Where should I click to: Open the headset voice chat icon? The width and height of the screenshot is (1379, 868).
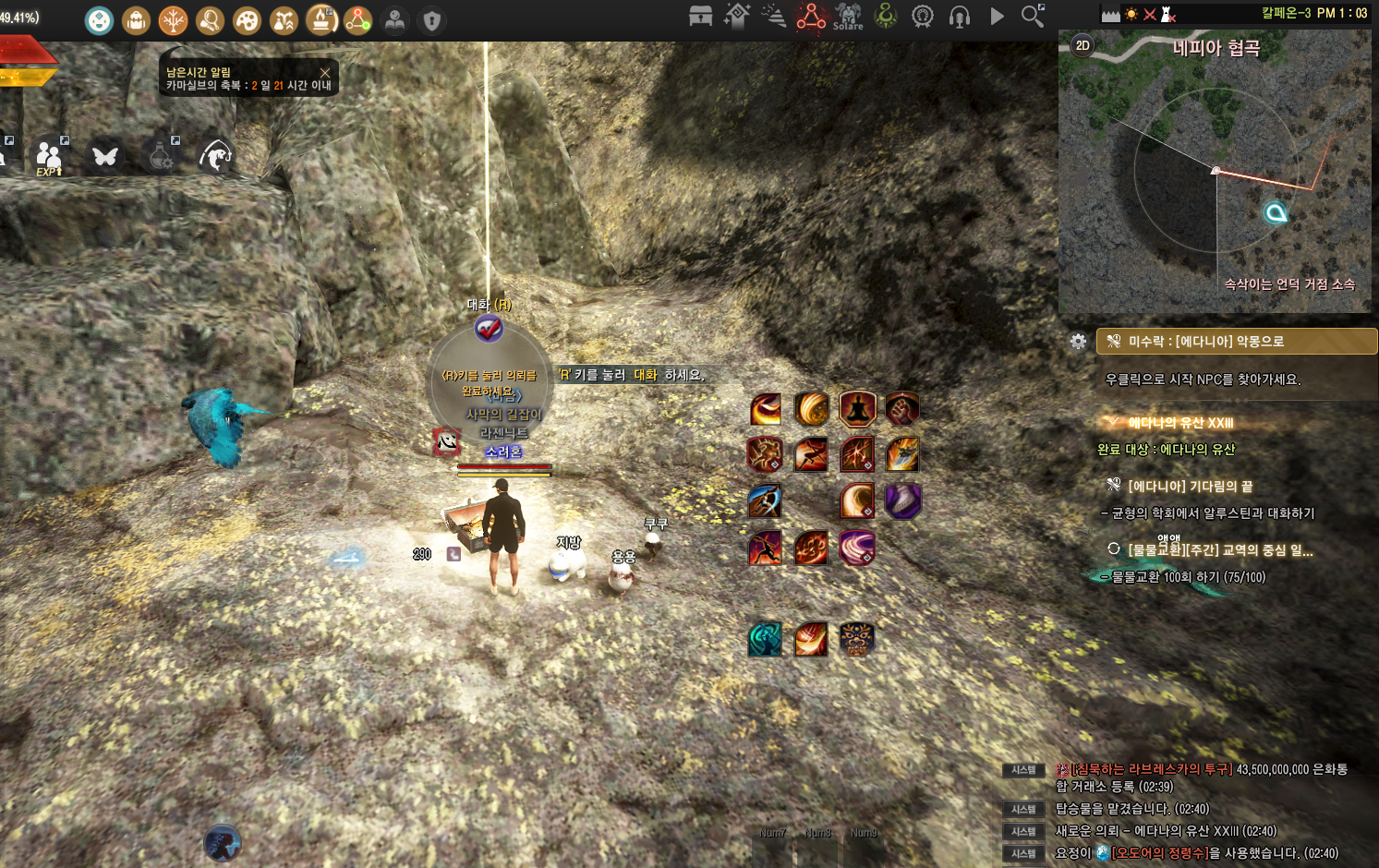959,17
